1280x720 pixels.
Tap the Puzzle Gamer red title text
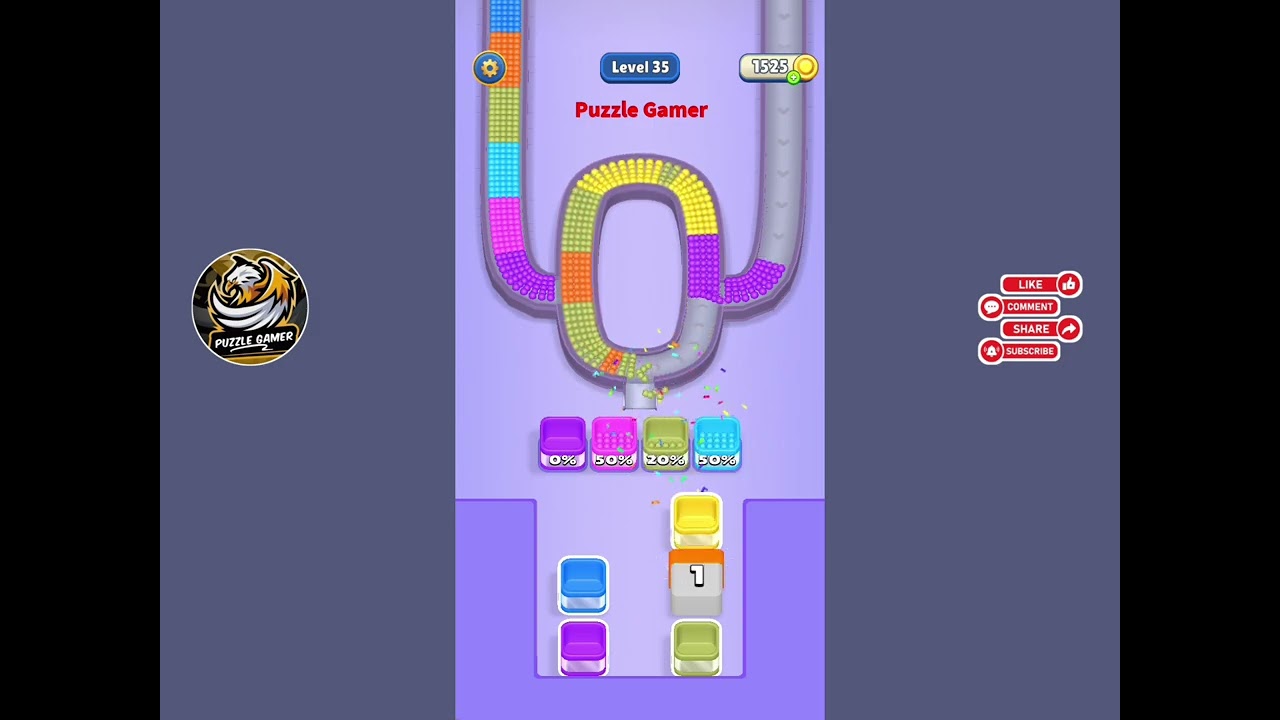click(640, 110)
